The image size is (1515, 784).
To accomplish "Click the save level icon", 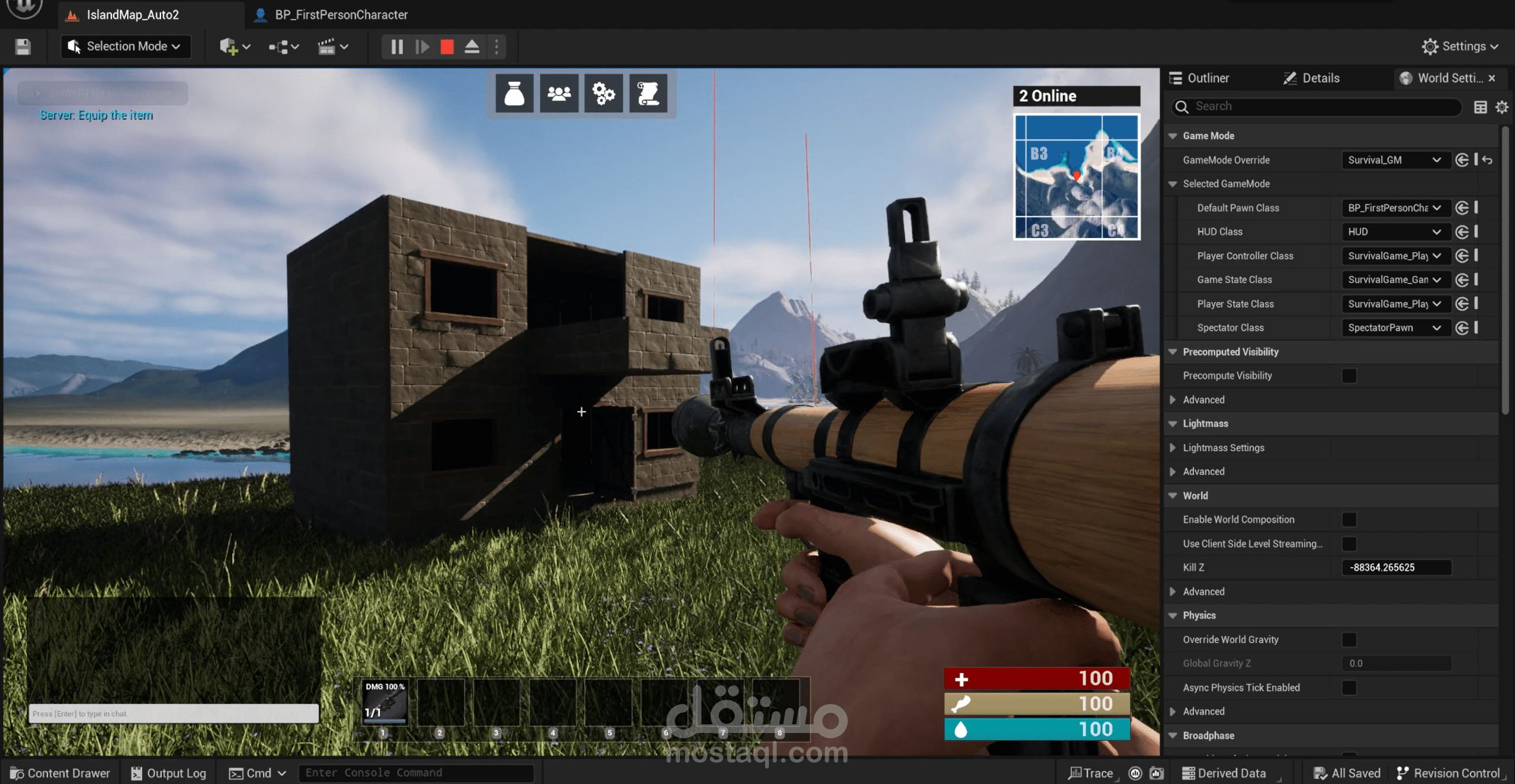I will coord(23,46).
